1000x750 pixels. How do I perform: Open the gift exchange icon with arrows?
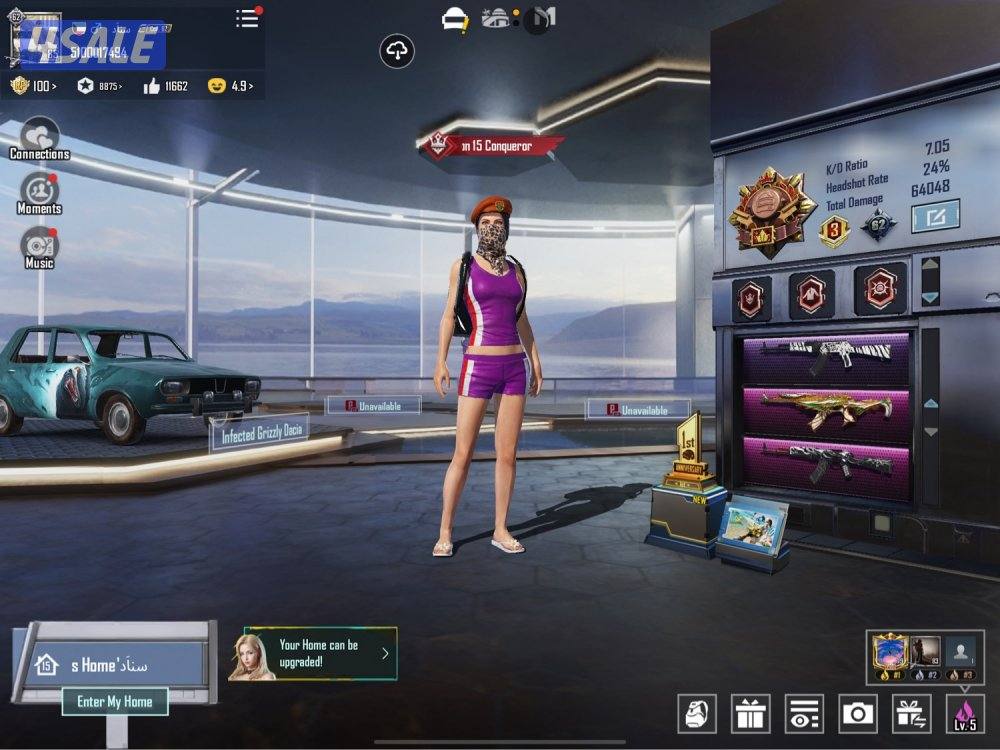click(x=911, y=713)
